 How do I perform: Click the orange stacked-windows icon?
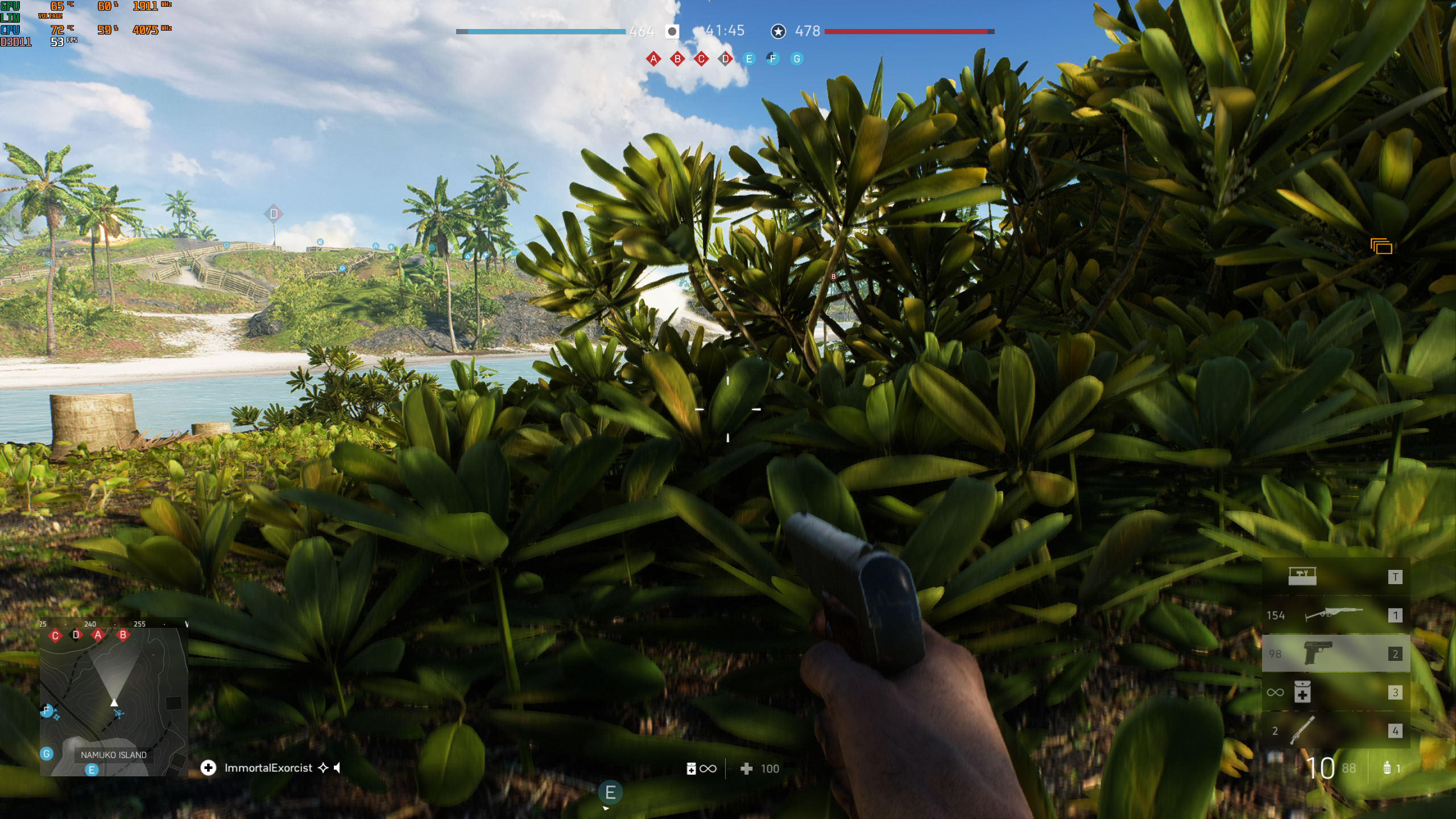point(1381,246)
